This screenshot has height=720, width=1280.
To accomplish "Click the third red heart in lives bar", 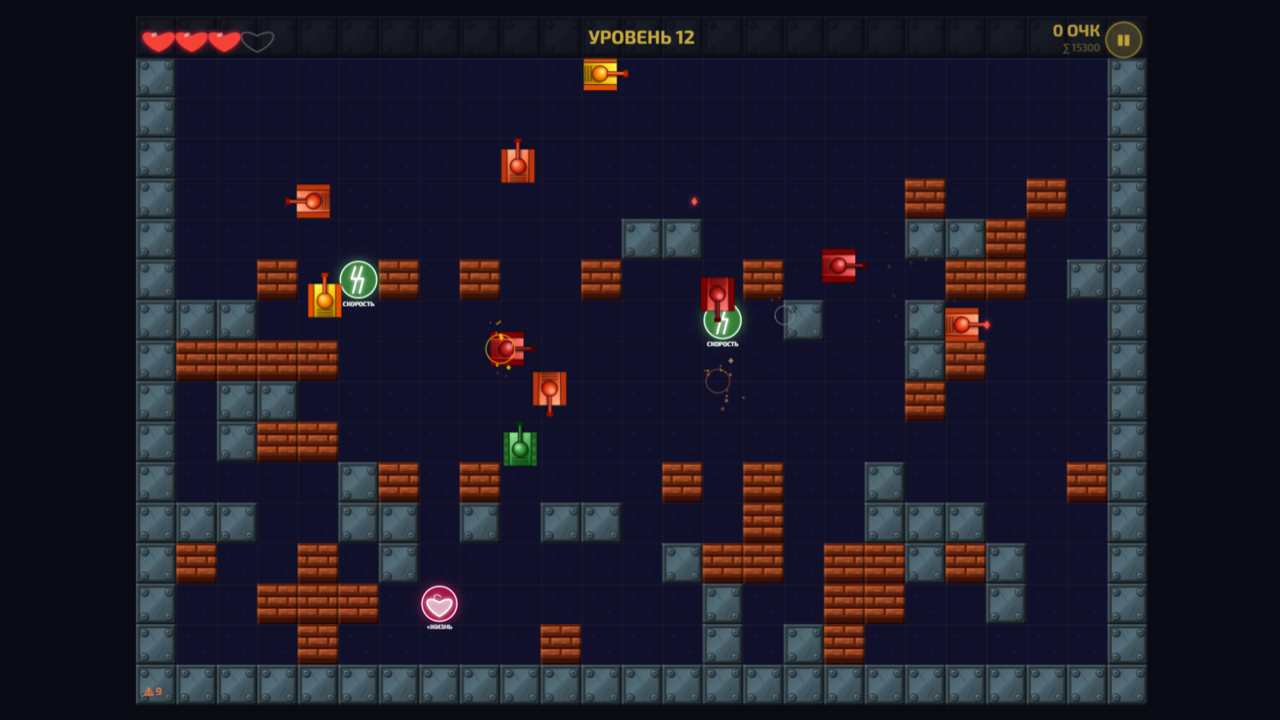I will point(223,40).
